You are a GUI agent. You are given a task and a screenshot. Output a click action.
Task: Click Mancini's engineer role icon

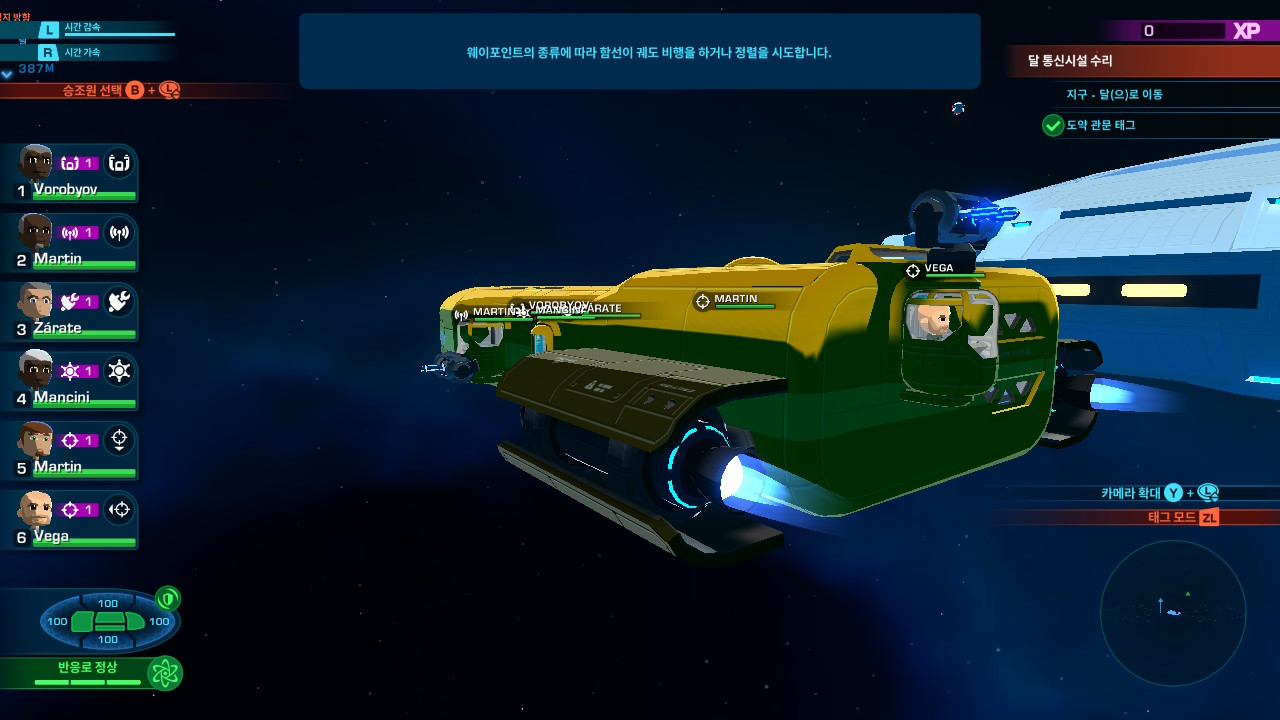120,371
